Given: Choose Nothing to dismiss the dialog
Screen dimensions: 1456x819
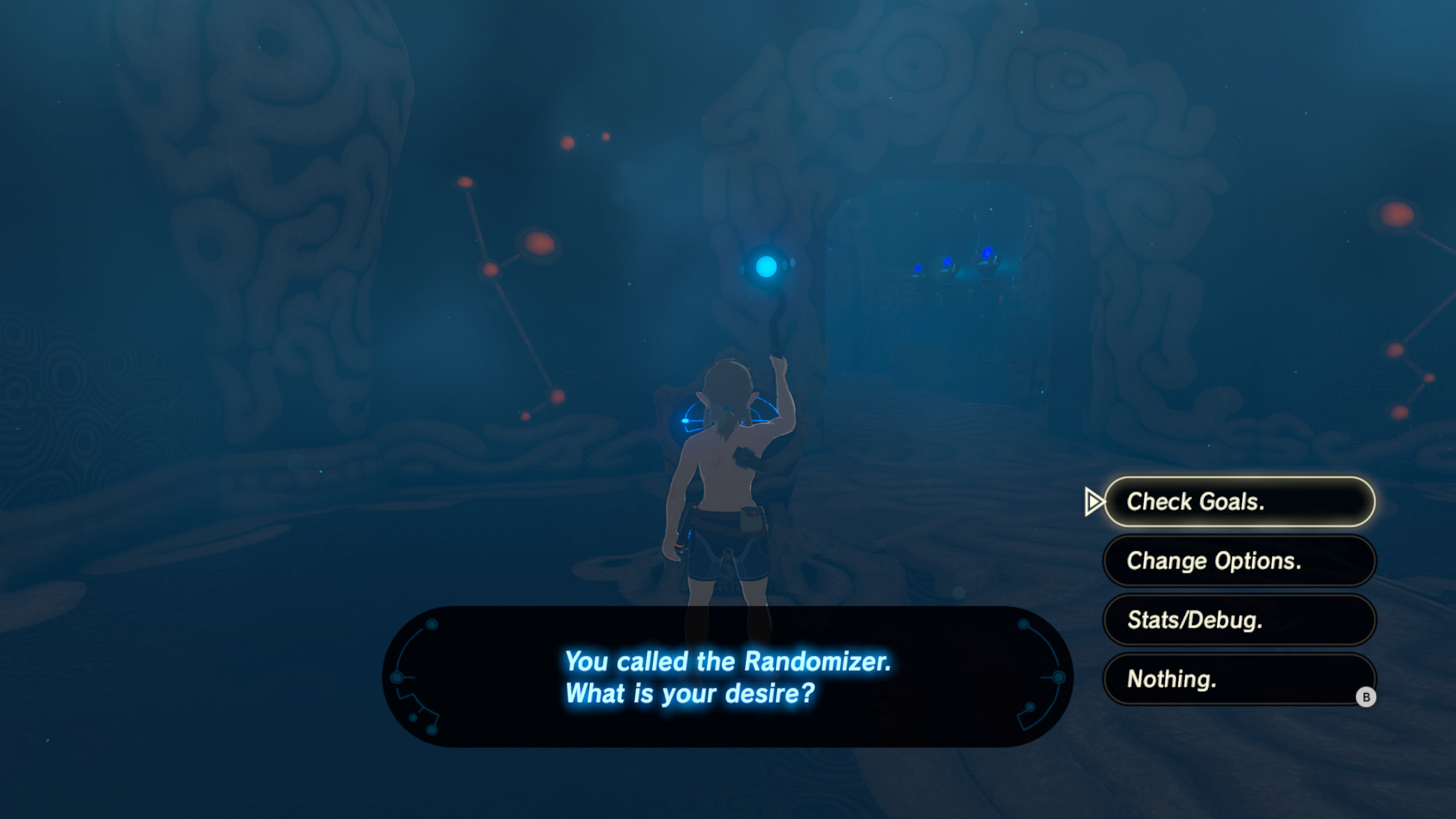Looking at the screenshot, I should coord(1239,680).
